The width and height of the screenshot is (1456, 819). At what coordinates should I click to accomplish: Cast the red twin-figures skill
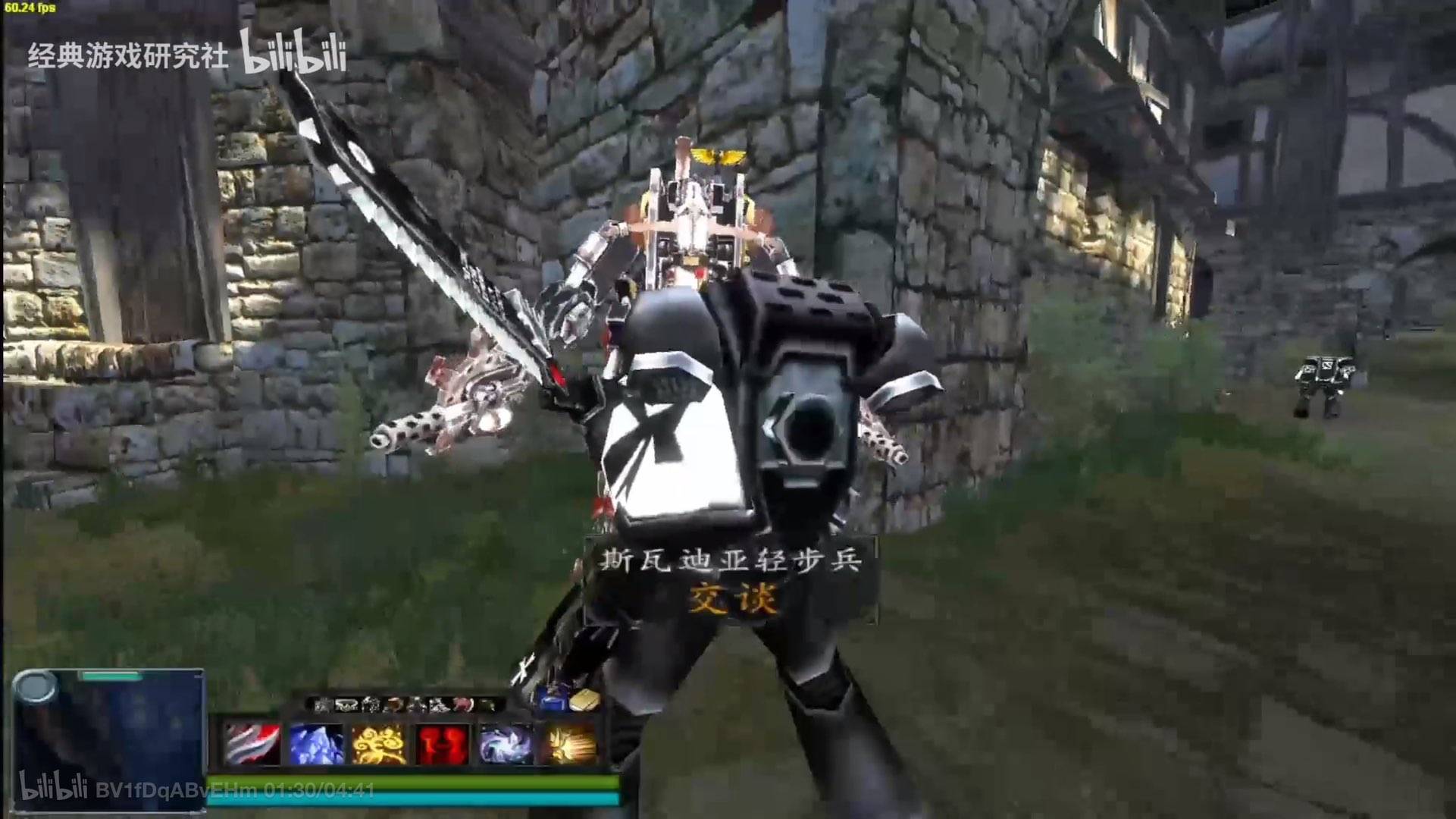[442, 744]
